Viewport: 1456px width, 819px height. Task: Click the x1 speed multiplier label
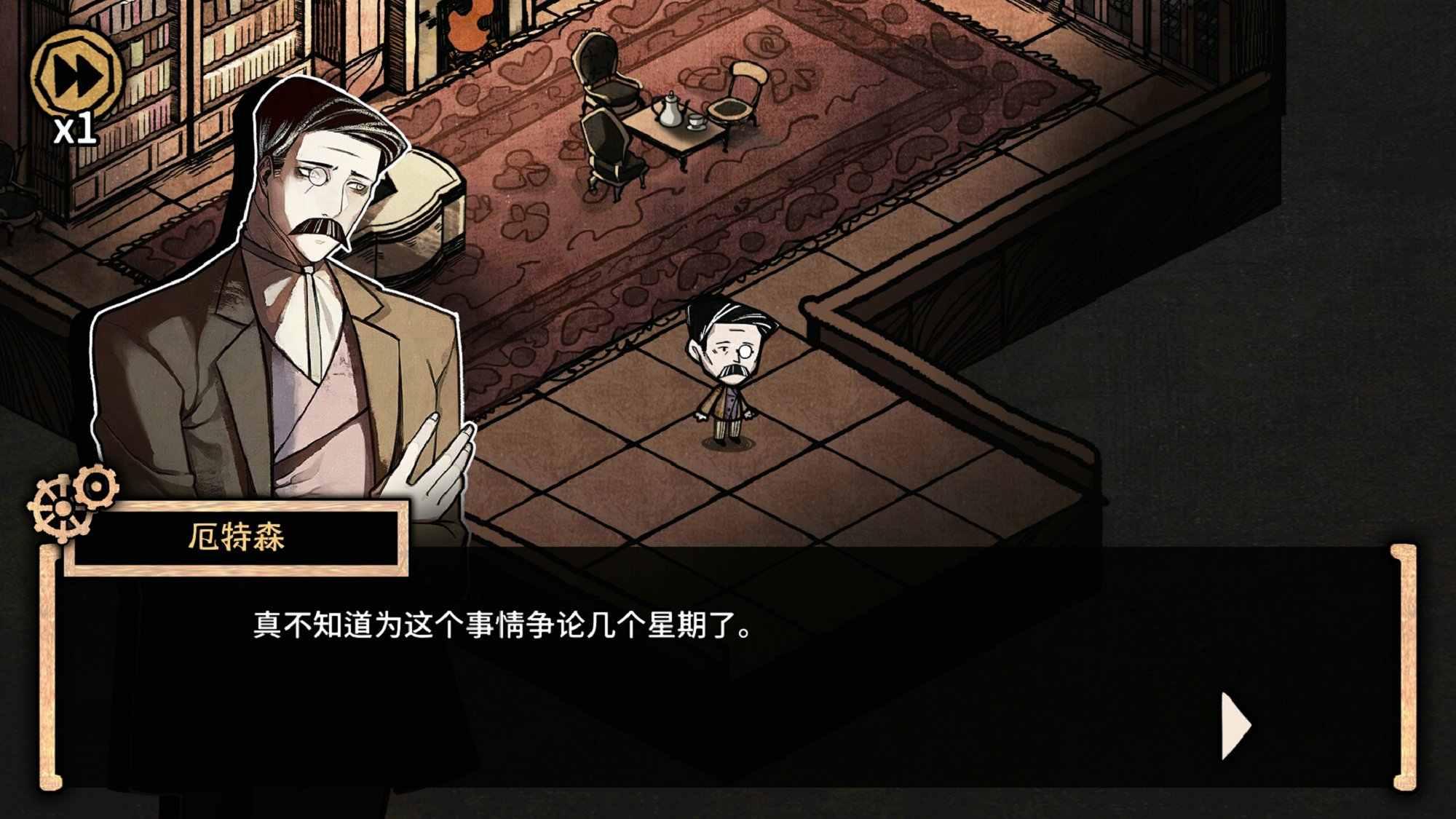[x=76, y=130]
